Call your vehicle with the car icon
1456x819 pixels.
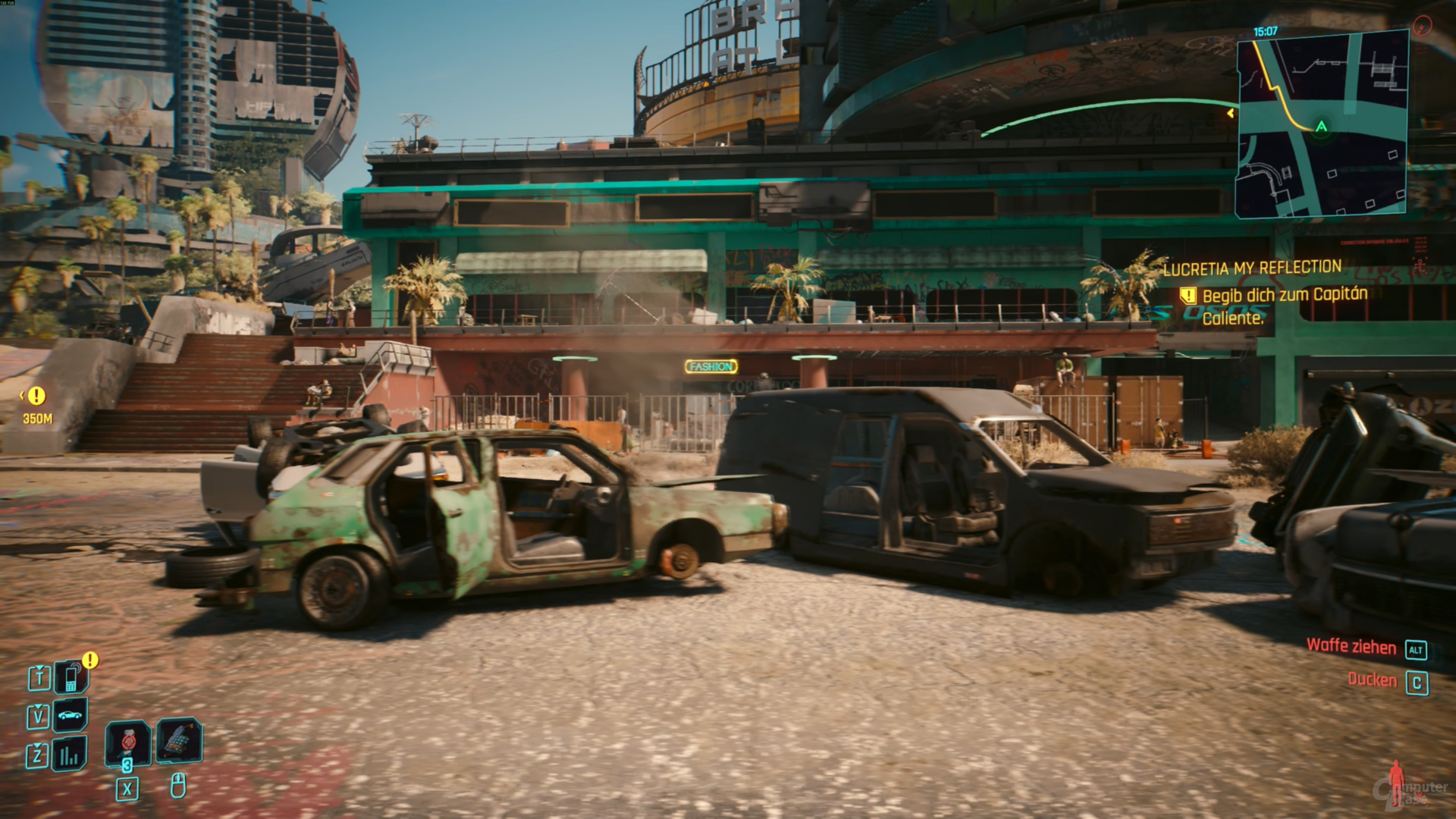click(x=71, y=715)
